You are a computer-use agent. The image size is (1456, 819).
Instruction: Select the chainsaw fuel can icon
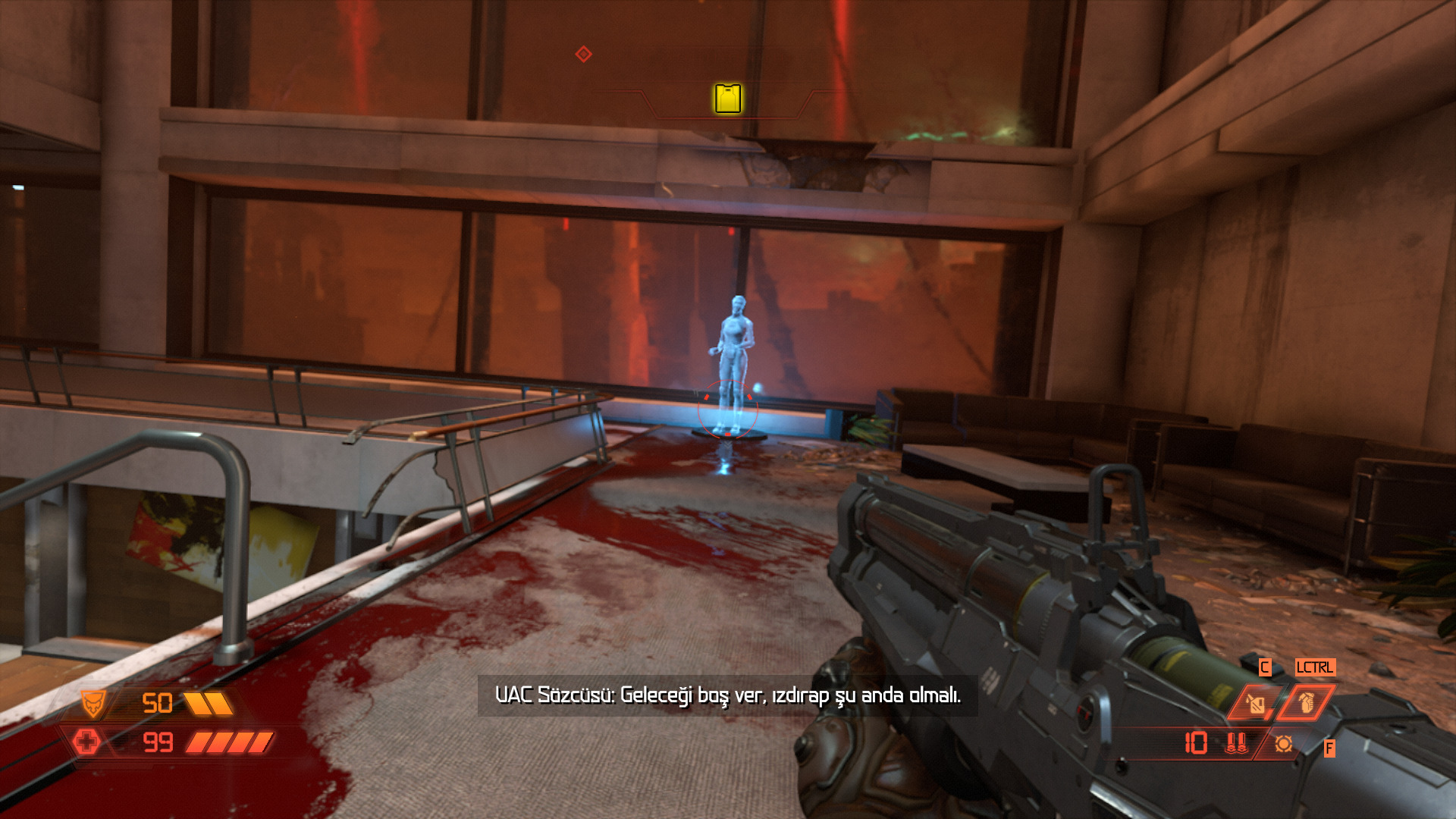point(1255,704)
